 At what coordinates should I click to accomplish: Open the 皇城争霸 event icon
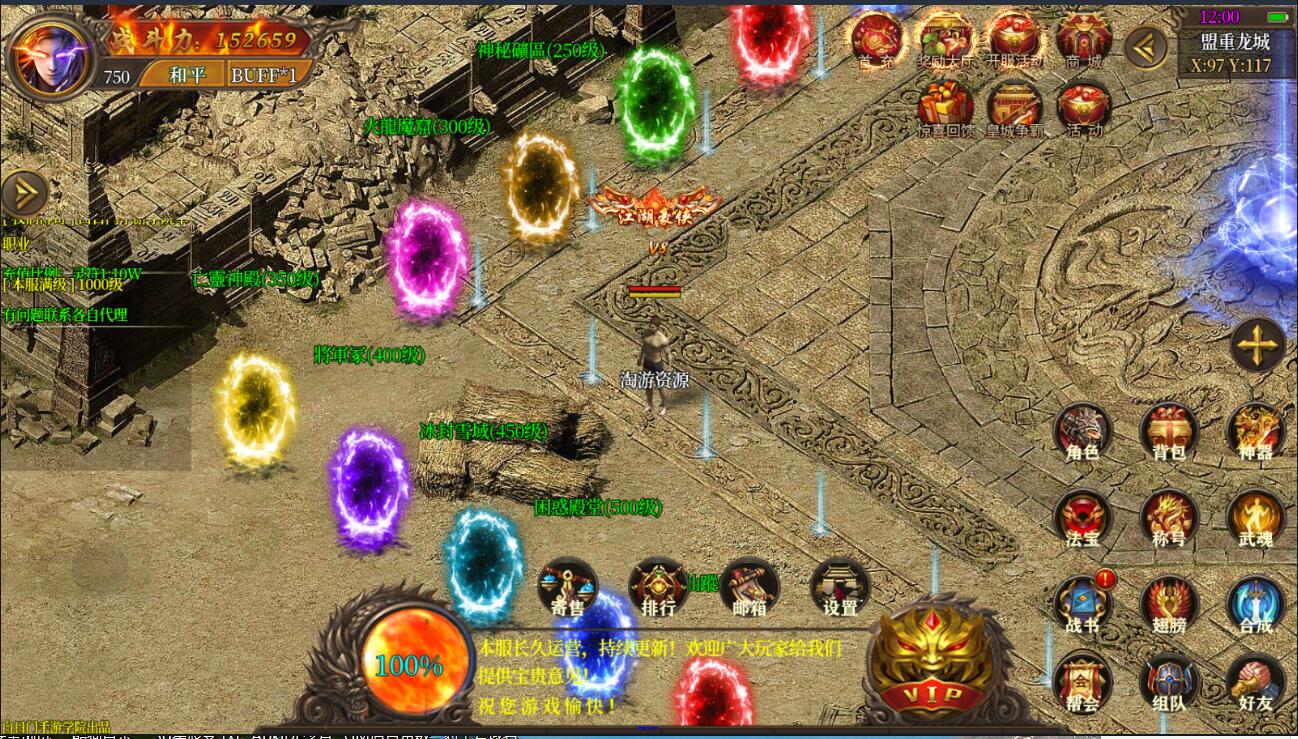click(1014, 108)
